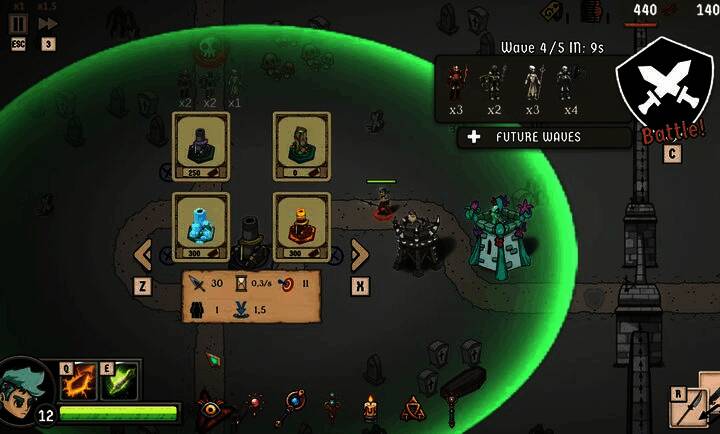
Task: Pause the game with the pause button
Action: (18, 23)
